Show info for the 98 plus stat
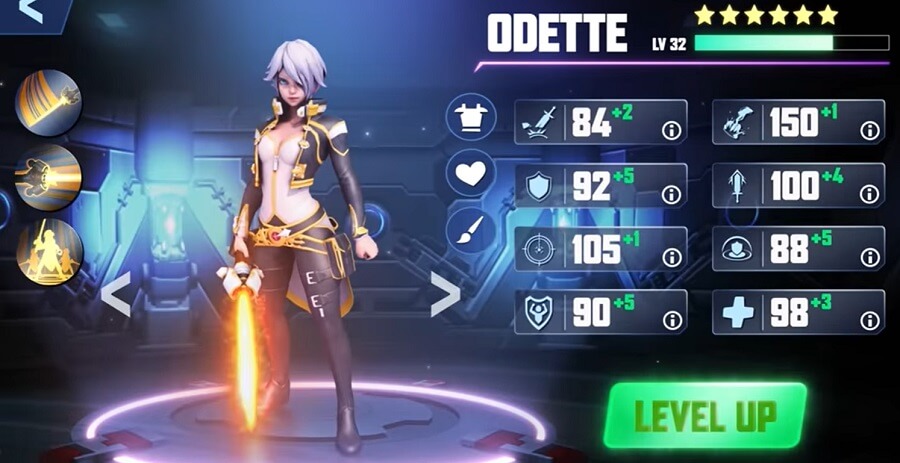 coord(869,320)
